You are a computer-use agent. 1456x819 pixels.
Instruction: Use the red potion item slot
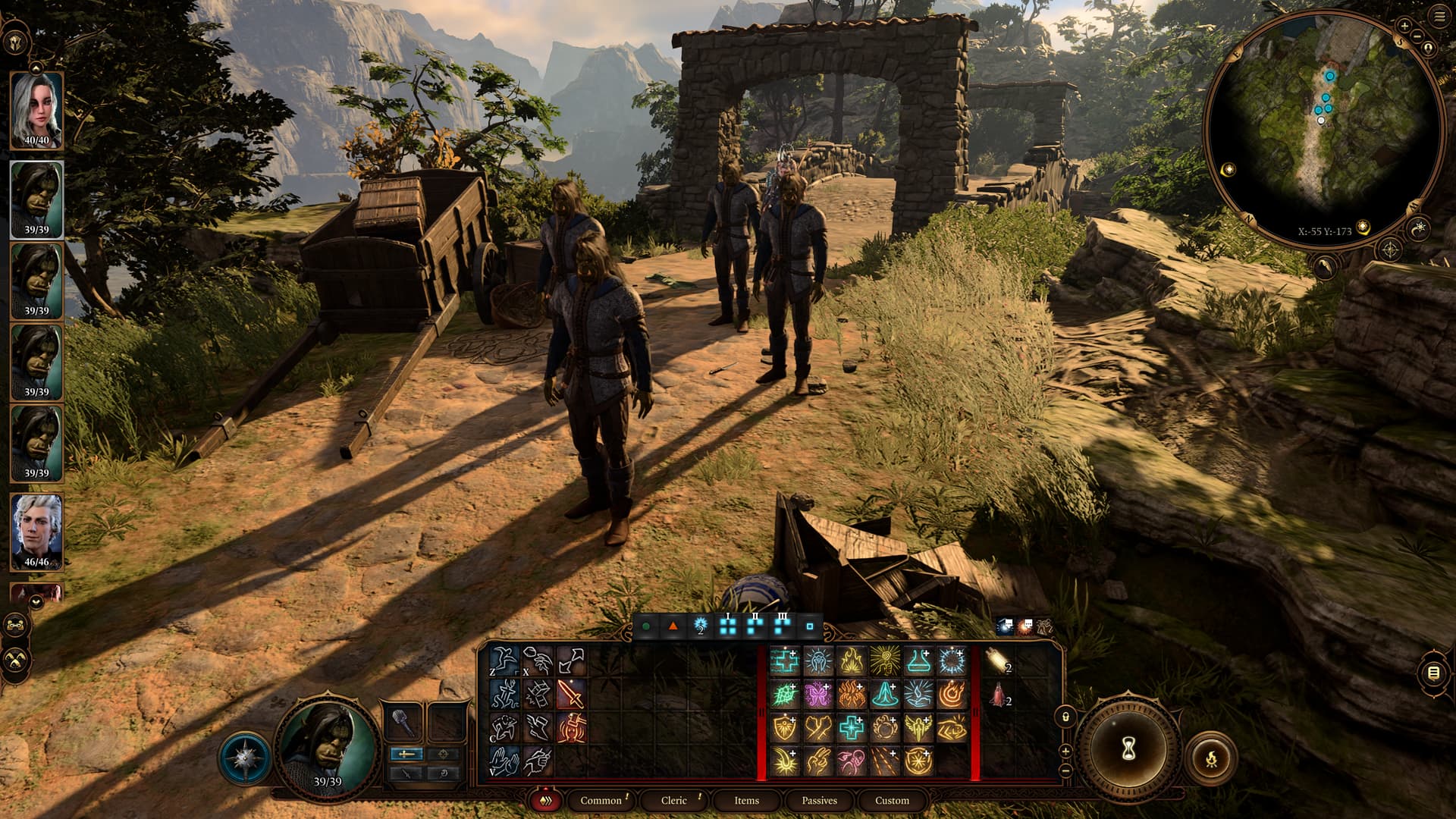998,694
